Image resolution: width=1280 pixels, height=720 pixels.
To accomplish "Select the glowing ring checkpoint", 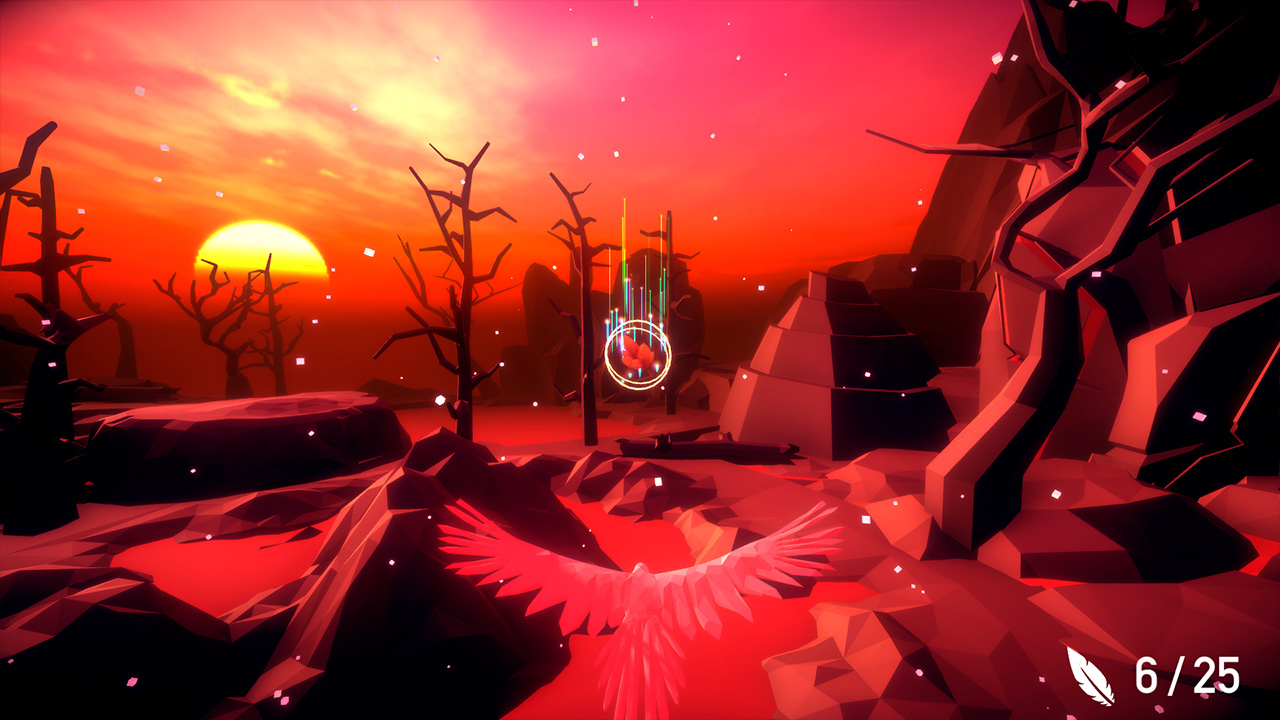I will pos(638,353).
